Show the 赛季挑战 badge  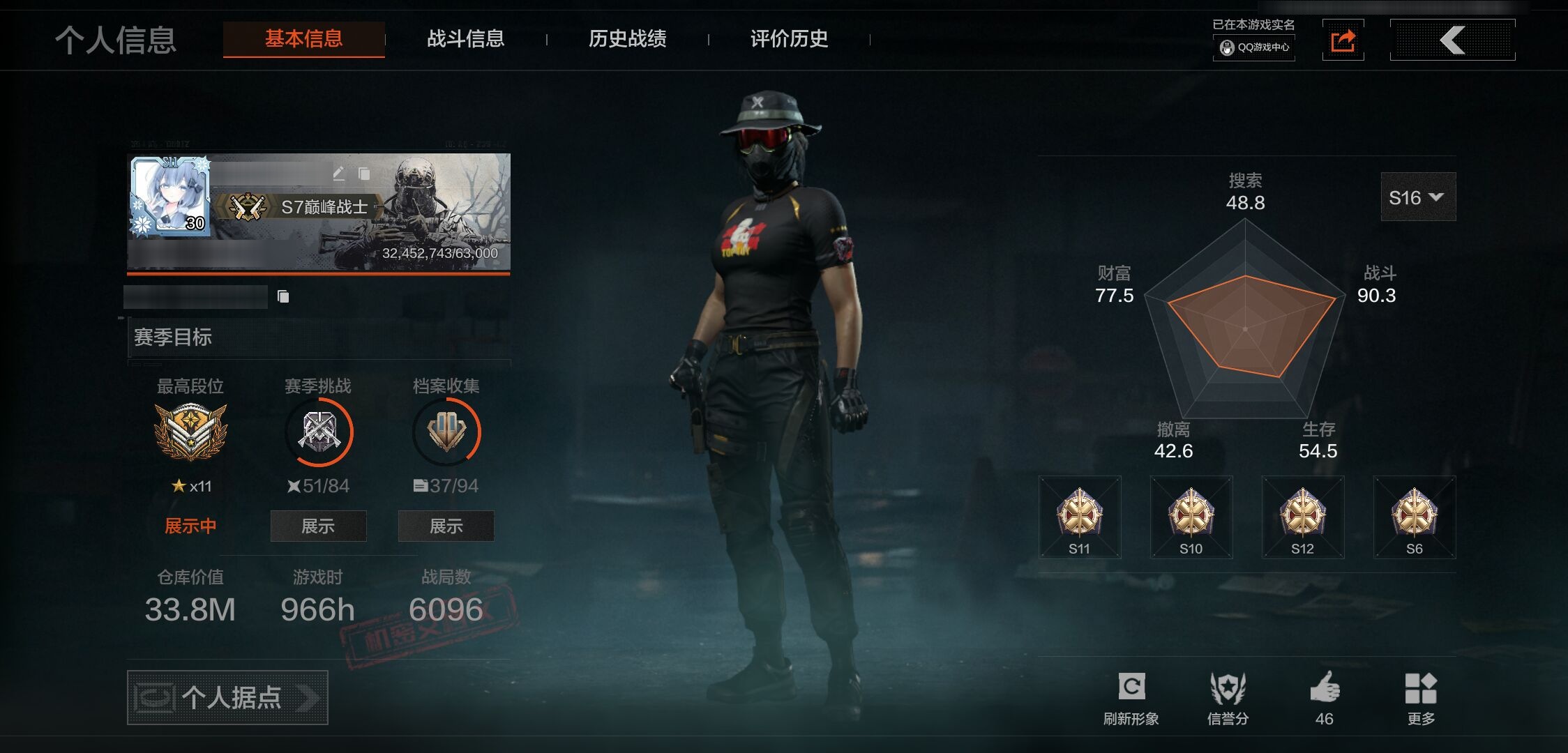click(318, 526)
